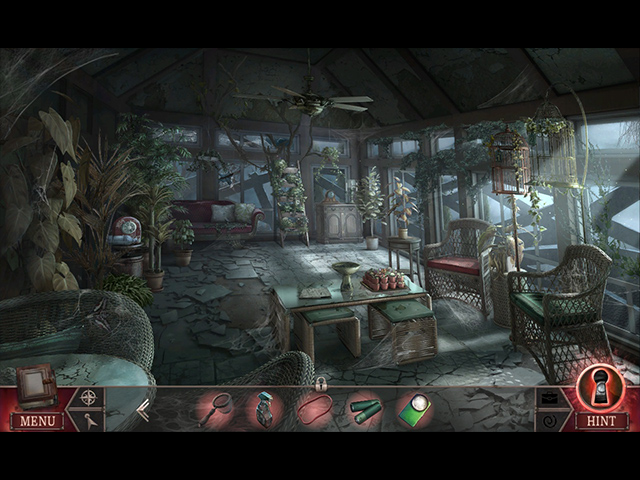The width and height of the screenshot is (640, 480).
Task: Open the journal book icon
Action: pyautogui.click(x=36, y=385)
